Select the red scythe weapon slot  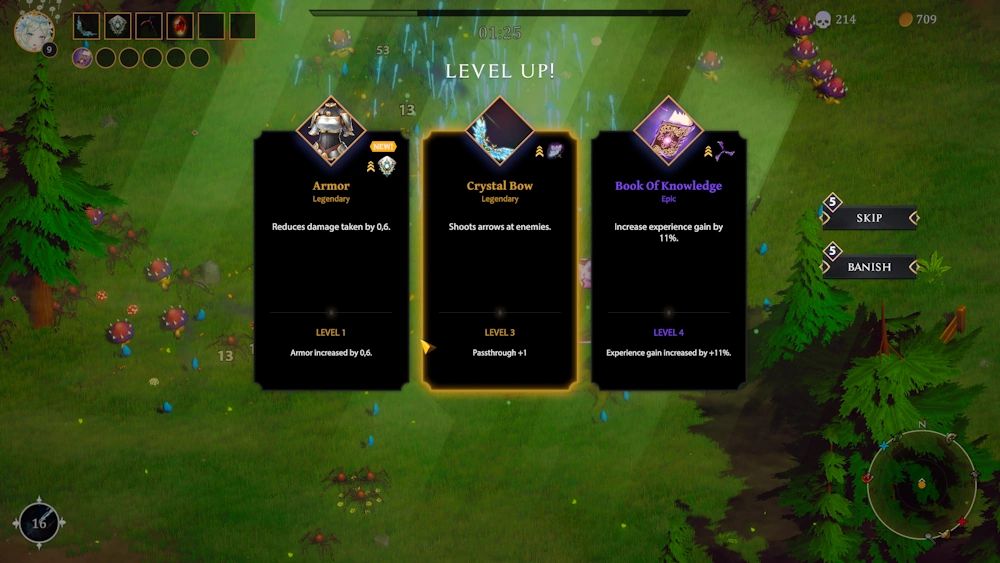click(149, 26)
